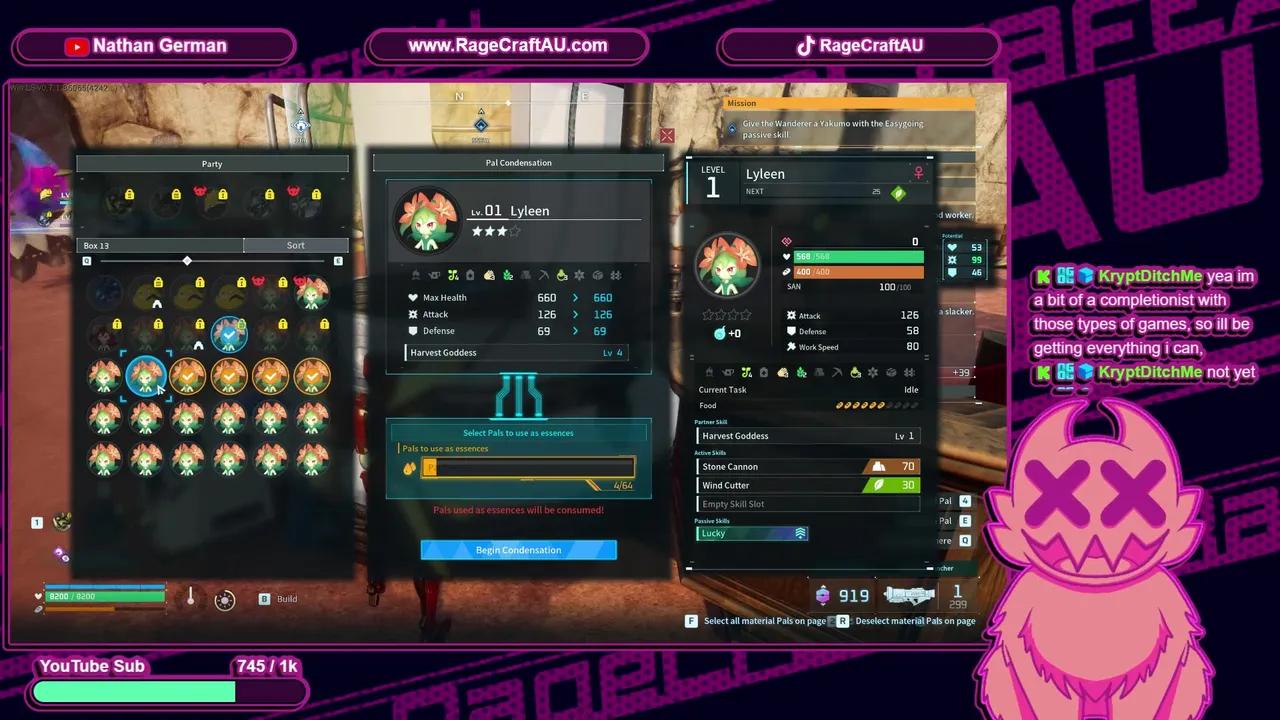The width and height of the screenshot is (1280, 720).
Task: Click the Pals to use as essences field
Action: tap(528, 467)
